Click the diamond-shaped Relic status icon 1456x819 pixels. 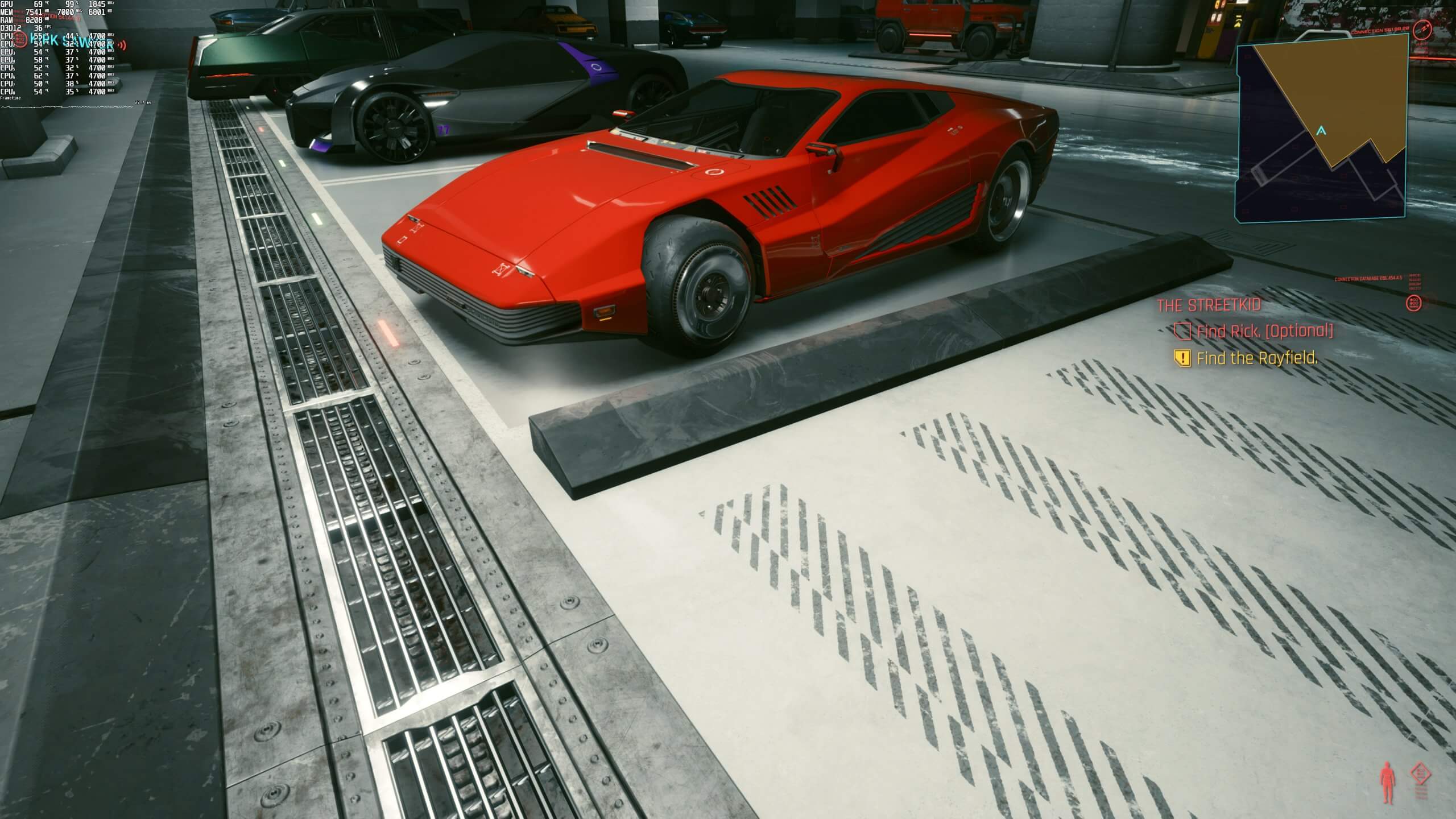[x=1421, y=772]
